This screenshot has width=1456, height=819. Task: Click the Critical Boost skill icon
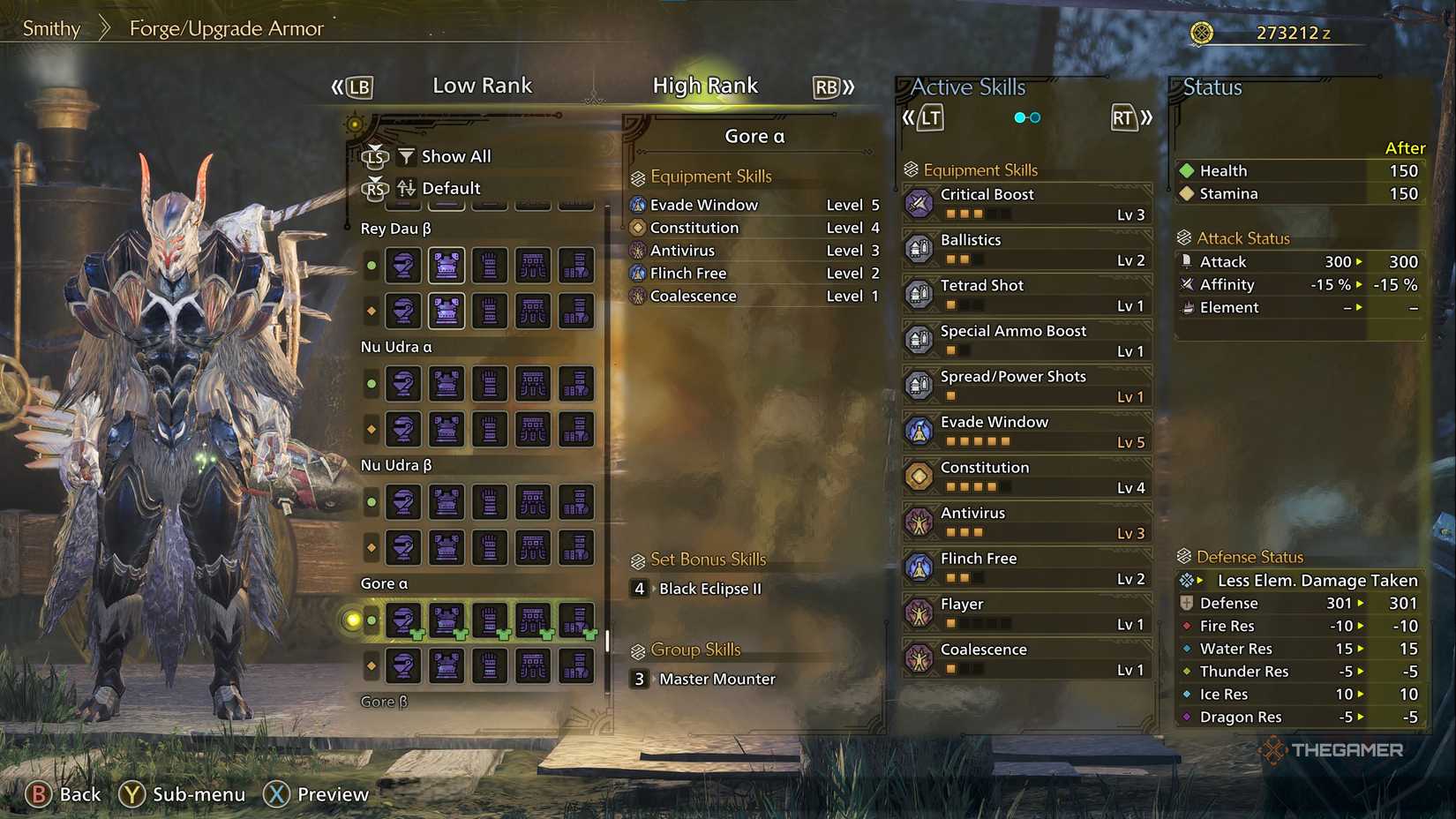point(920,203)
